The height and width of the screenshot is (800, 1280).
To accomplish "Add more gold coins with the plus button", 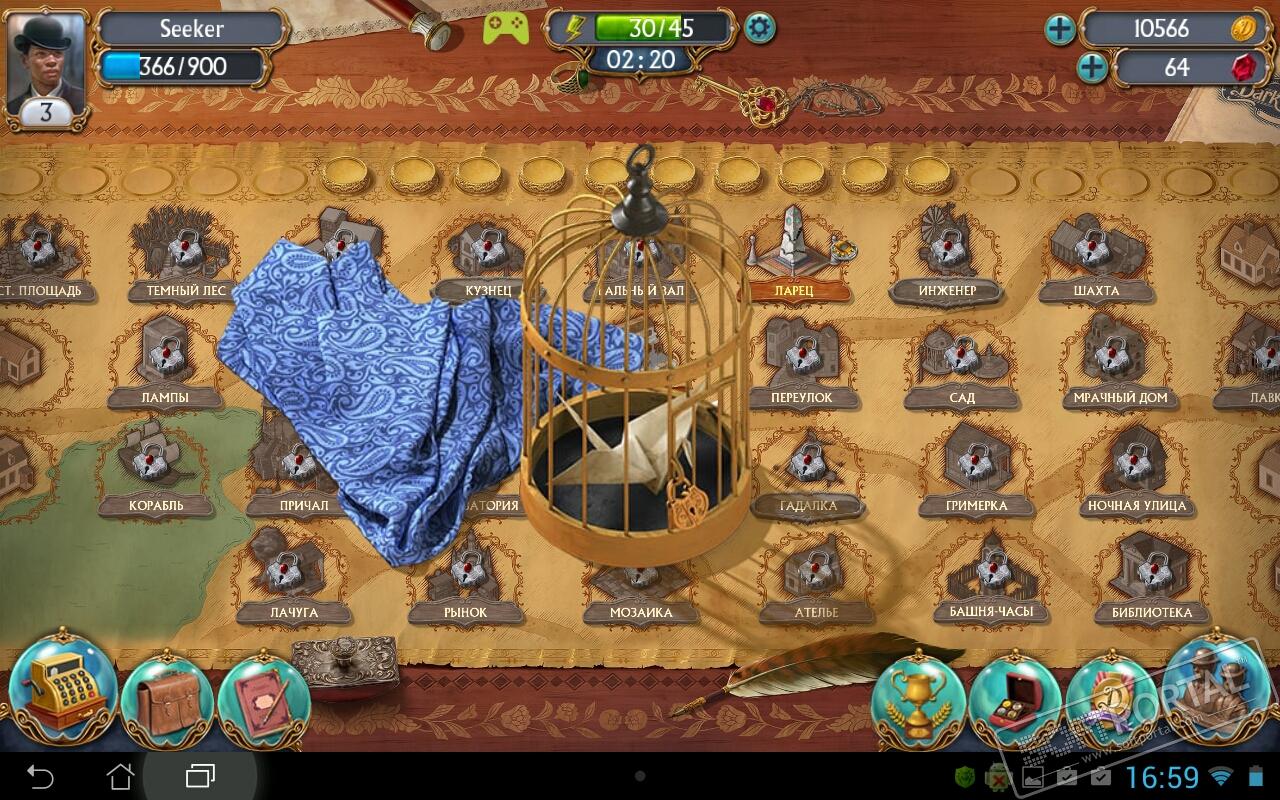I will 1059,29.
